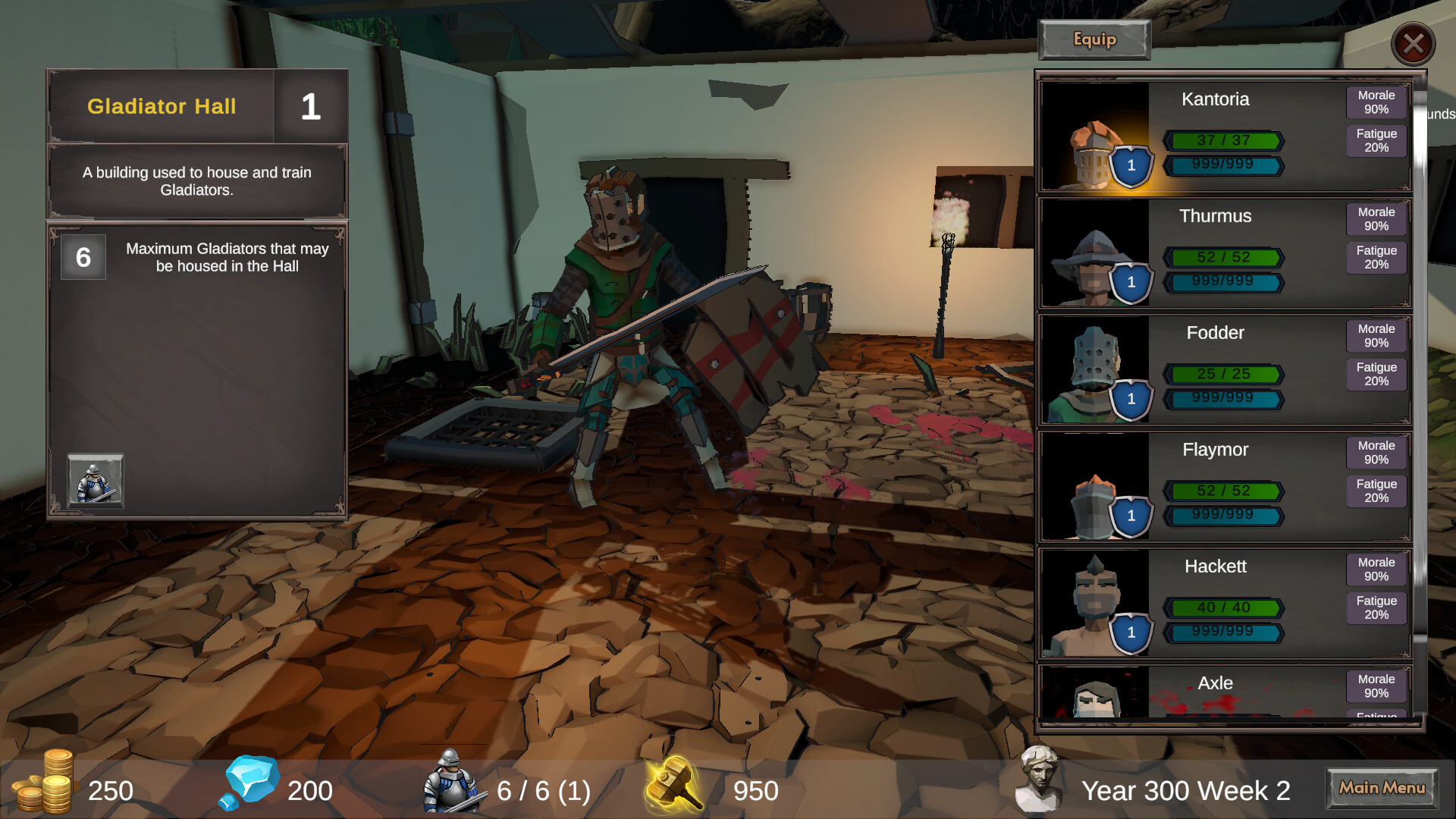Open the Equip panel
Image resolution: width=1456 pixels, height=819 pixels.
click(x=1094, y=39)
